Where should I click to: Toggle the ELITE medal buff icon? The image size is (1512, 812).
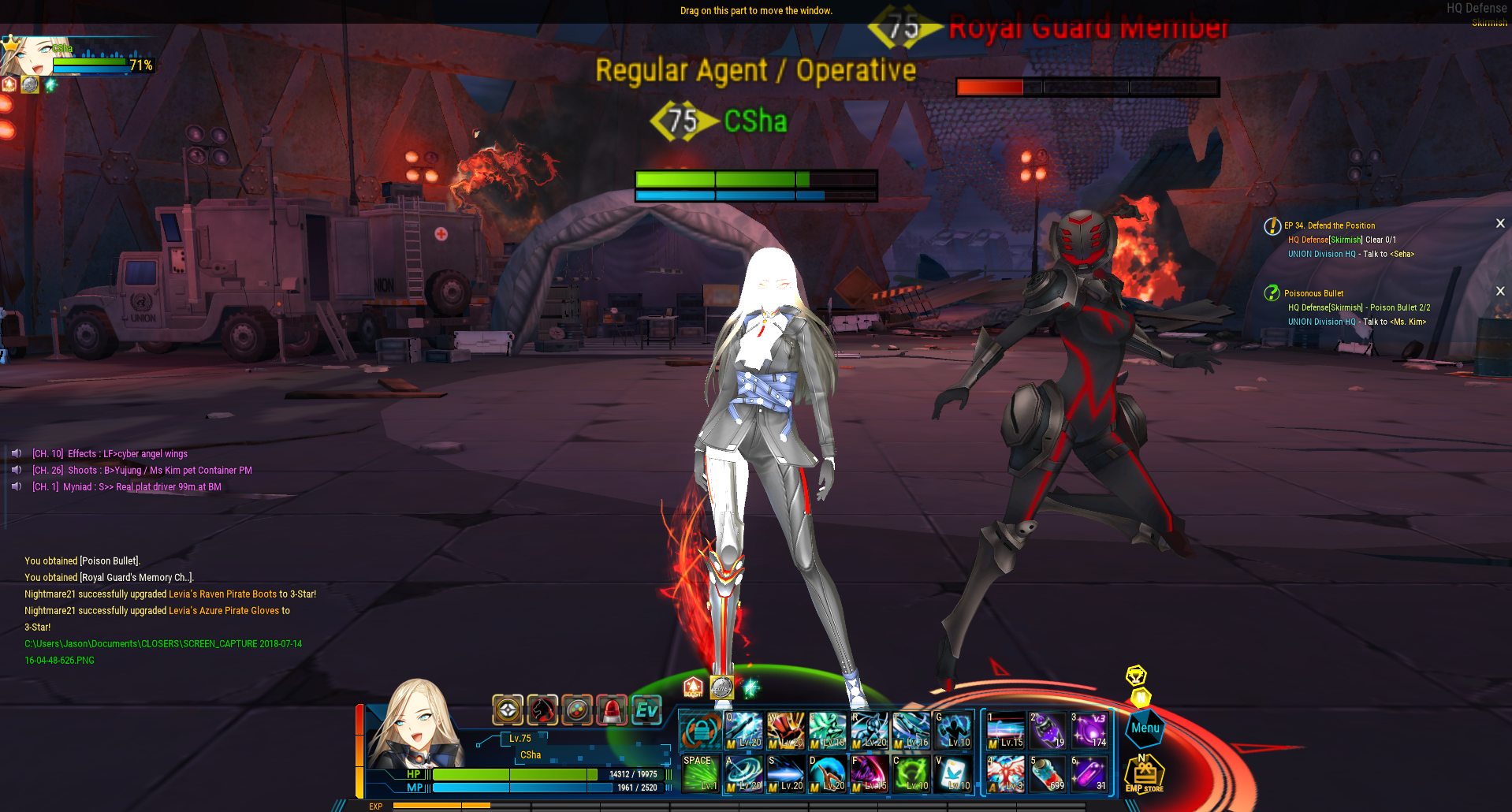[x=722, y=688]
